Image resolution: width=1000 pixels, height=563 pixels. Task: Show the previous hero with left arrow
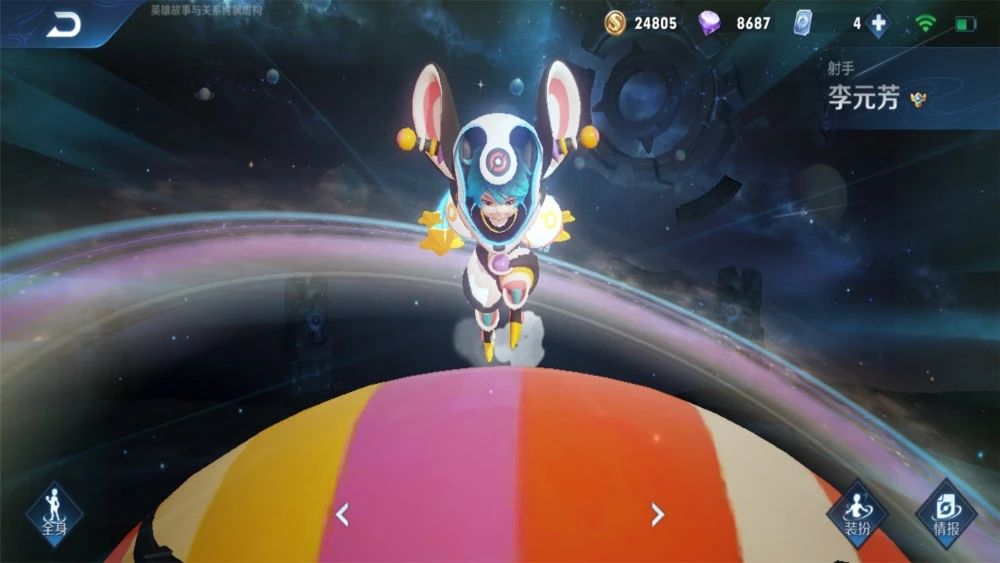342,515
